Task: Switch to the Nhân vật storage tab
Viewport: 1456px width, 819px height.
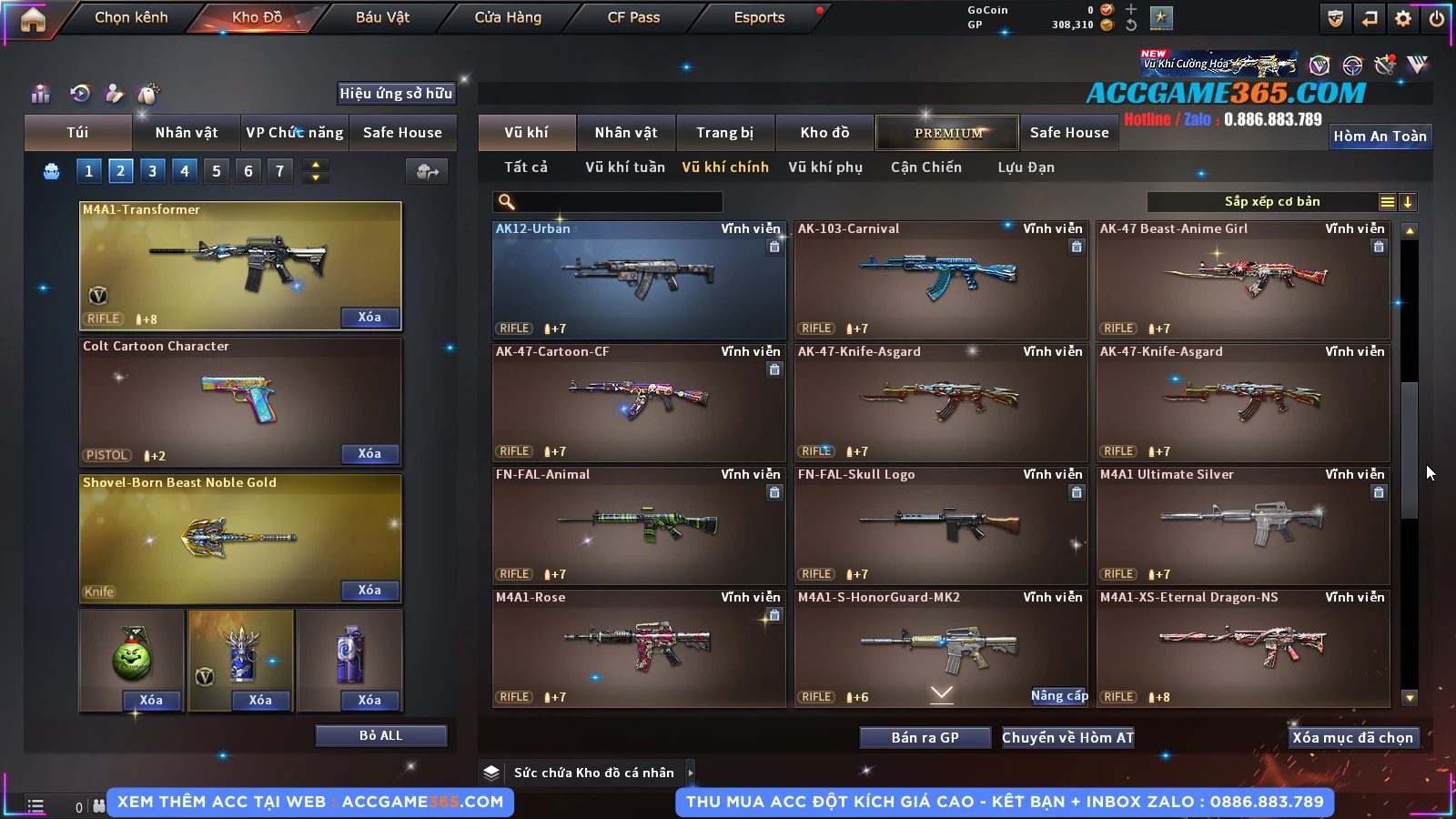Action: (x=625, y=133)
